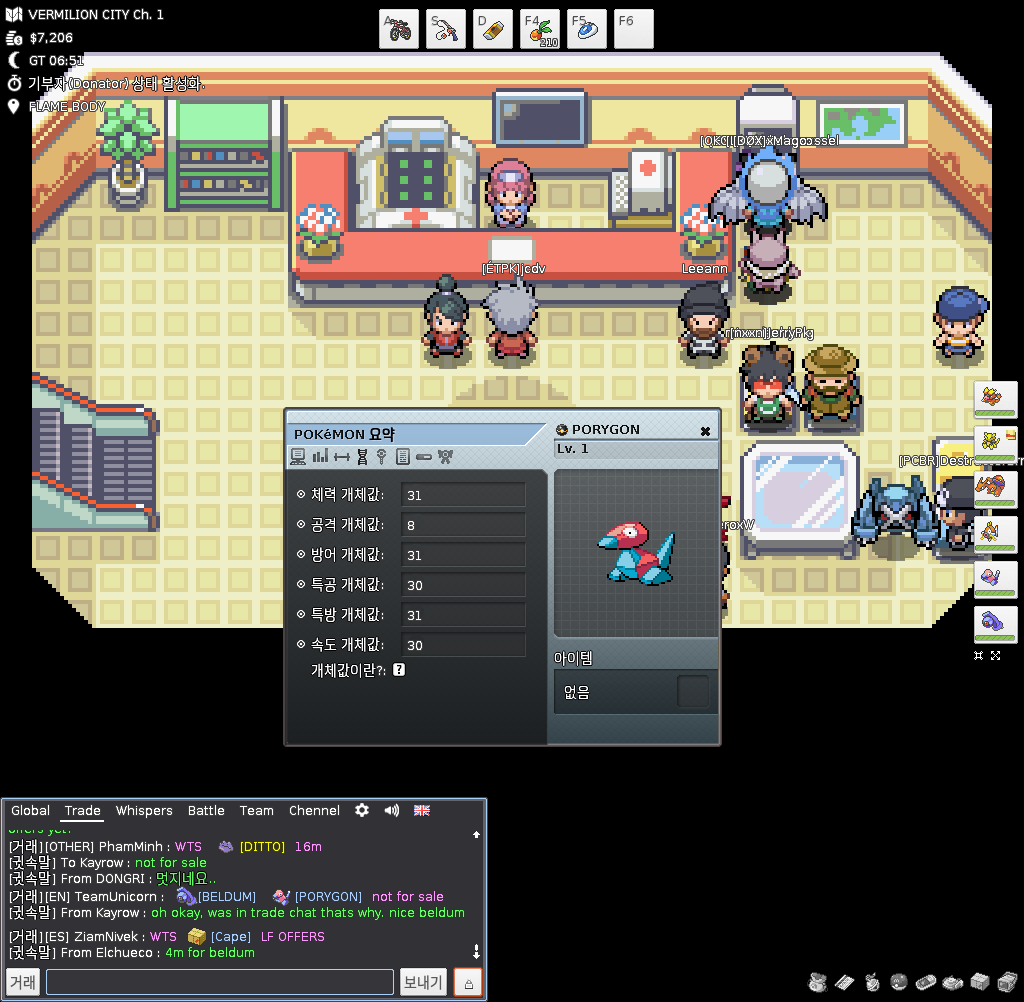
Task: Open the 개체값이란 question mark help
Action: (x=399, y=670)
